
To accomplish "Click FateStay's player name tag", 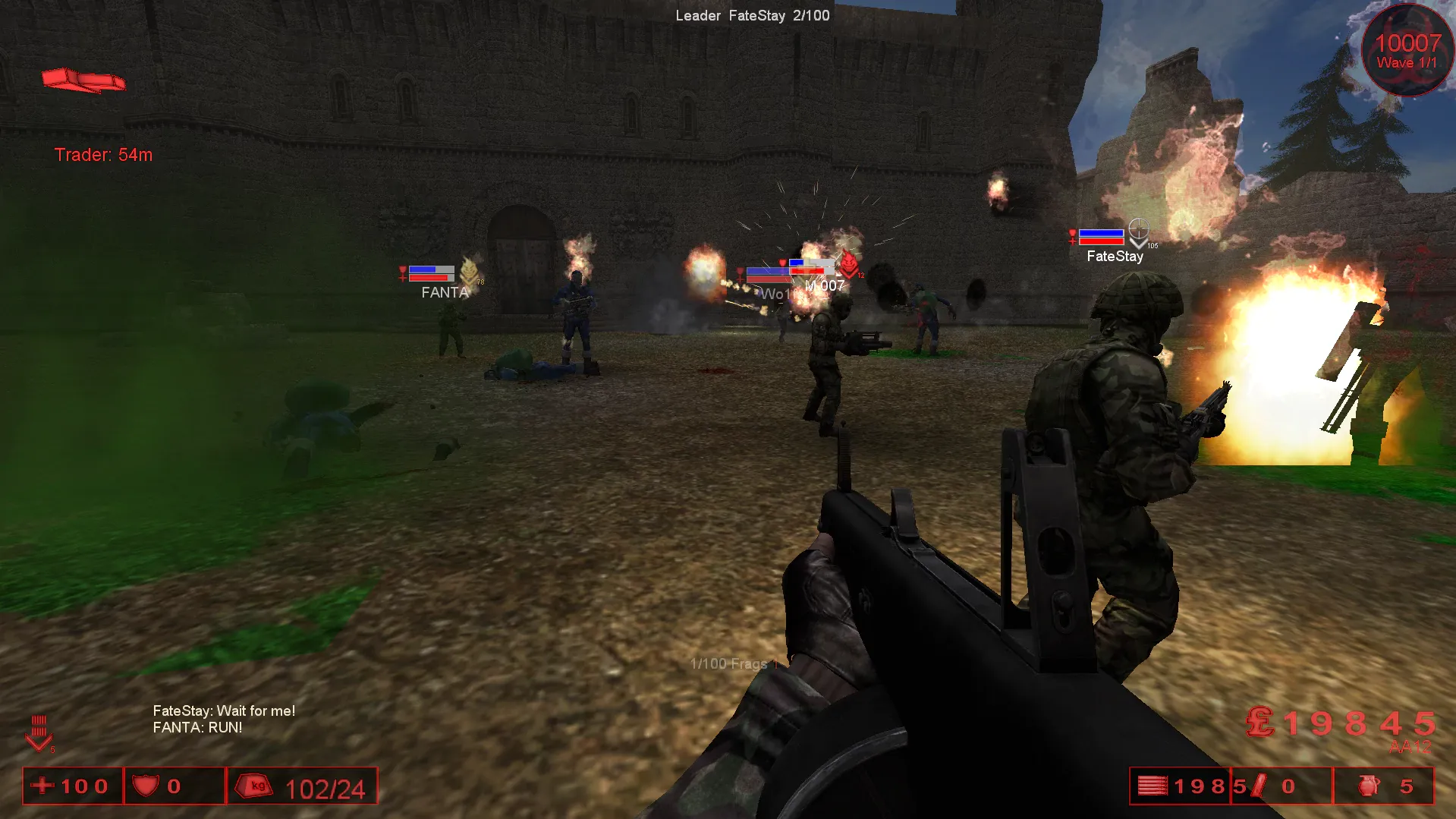I will pos(1114,257).
